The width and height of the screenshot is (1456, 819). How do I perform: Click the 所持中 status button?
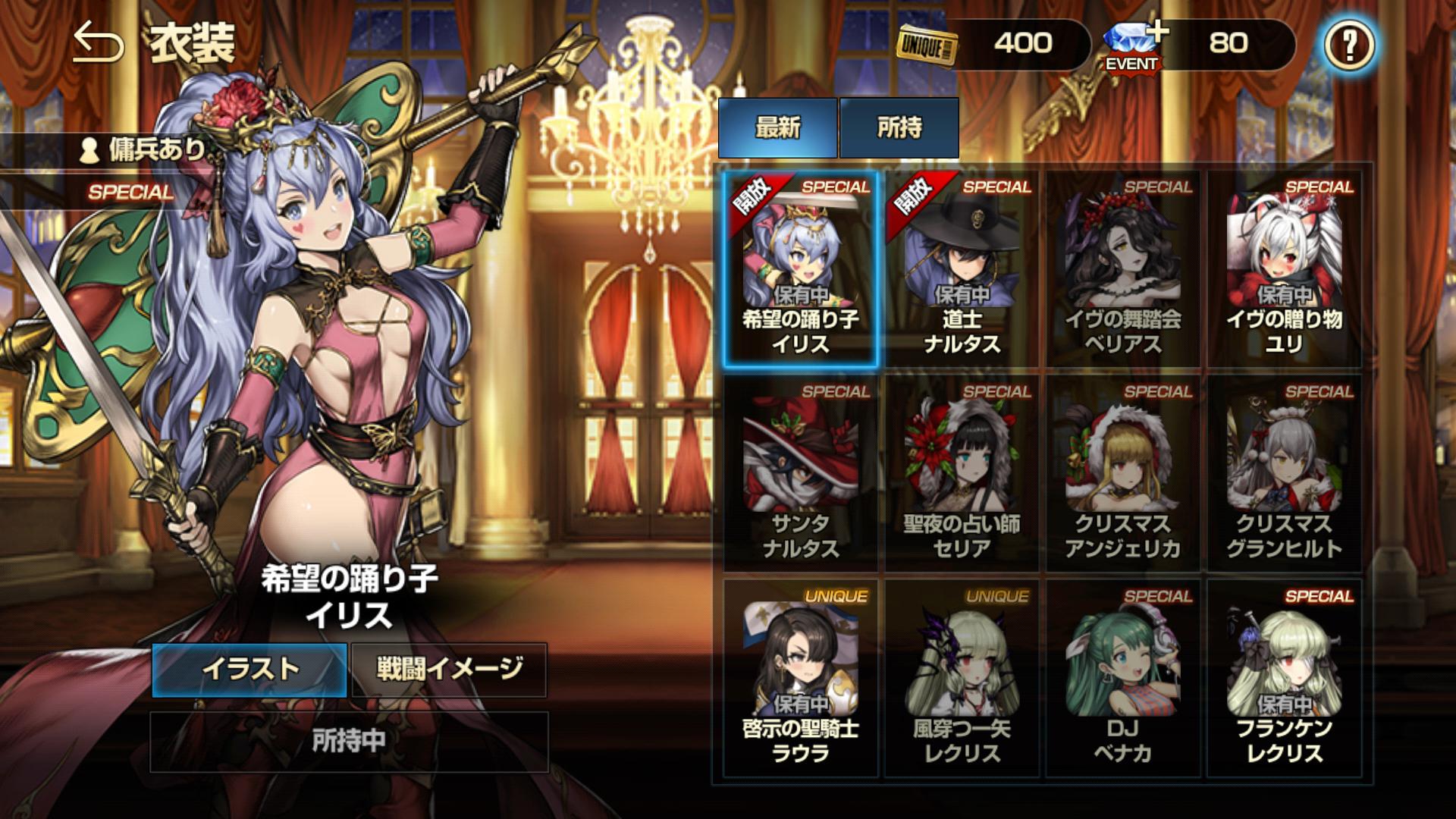point(349,741)
